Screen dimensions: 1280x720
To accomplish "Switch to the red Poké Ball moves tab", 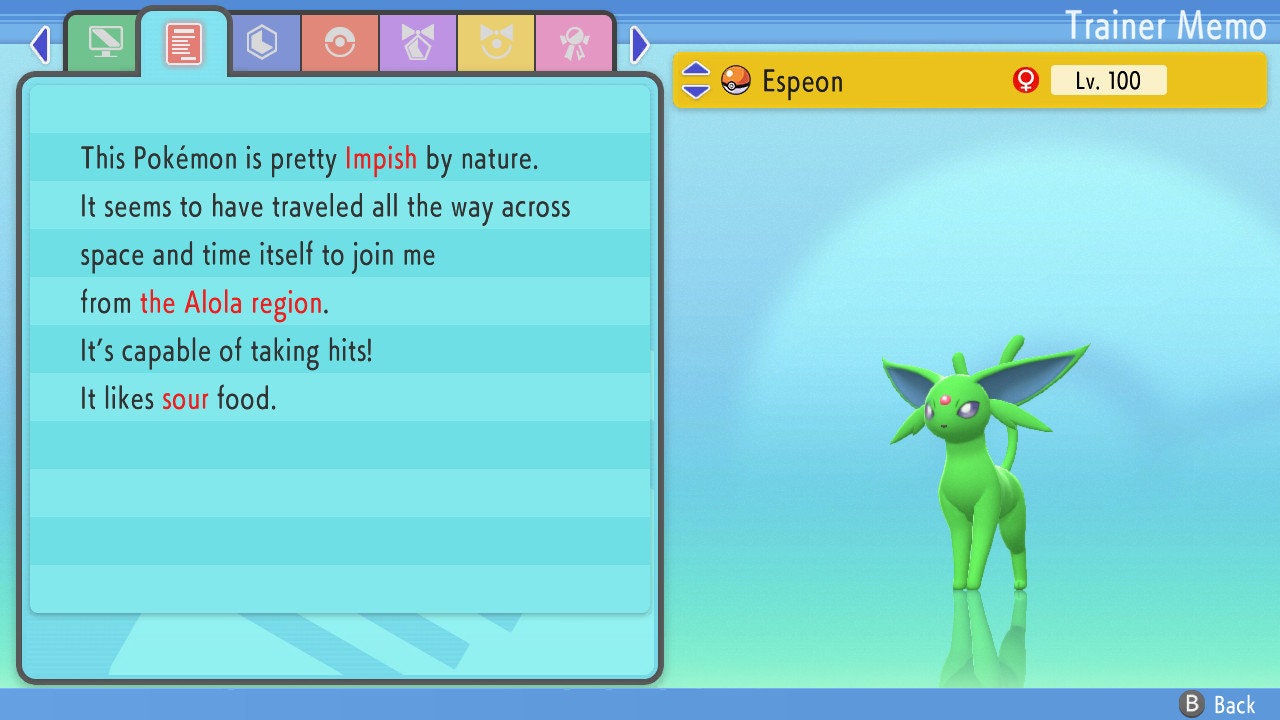I will (x=340, y=43).
